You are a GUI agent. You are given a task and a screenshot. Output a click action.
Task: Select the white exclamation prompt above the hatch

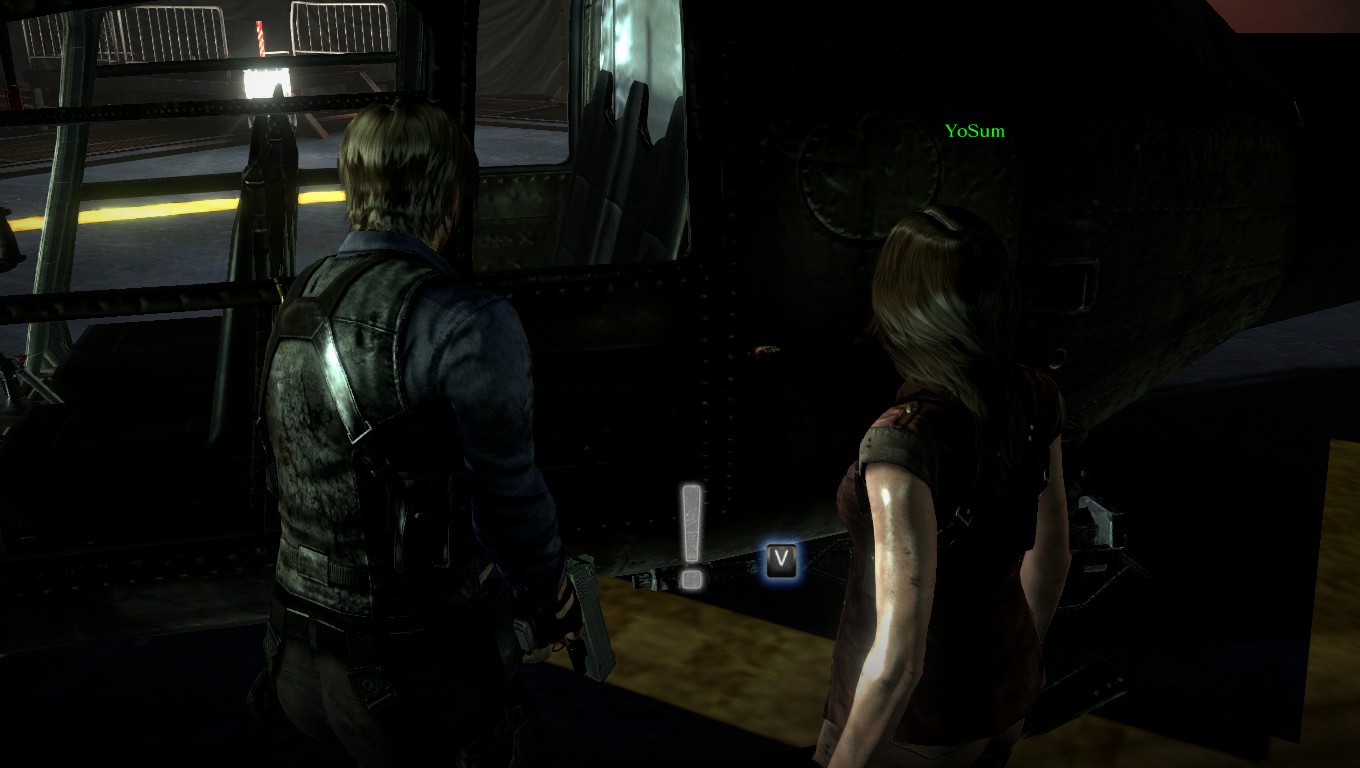click(690, 535)
